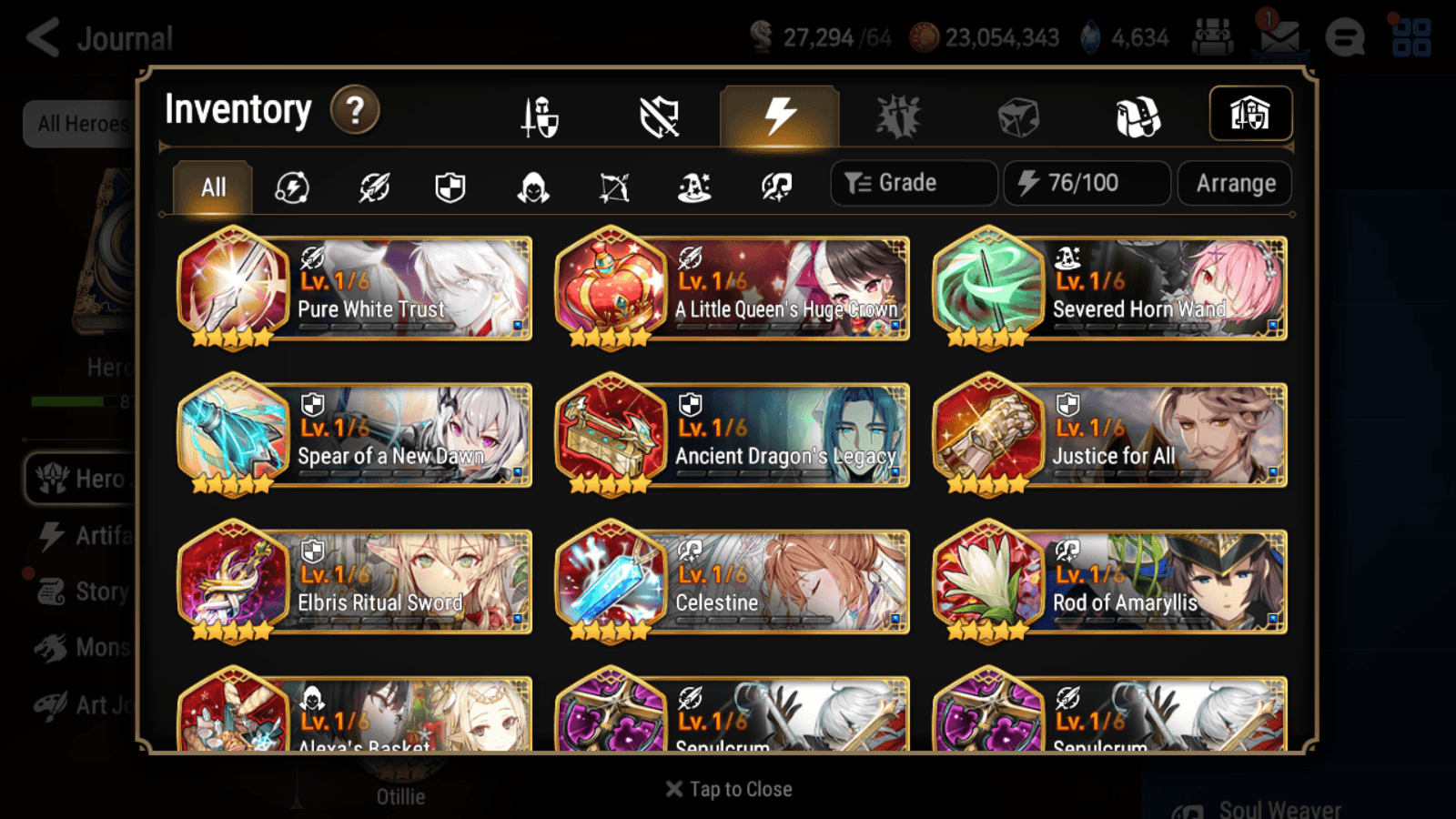
Task: Open the mailbox with unread notification
Action: 1279,38
